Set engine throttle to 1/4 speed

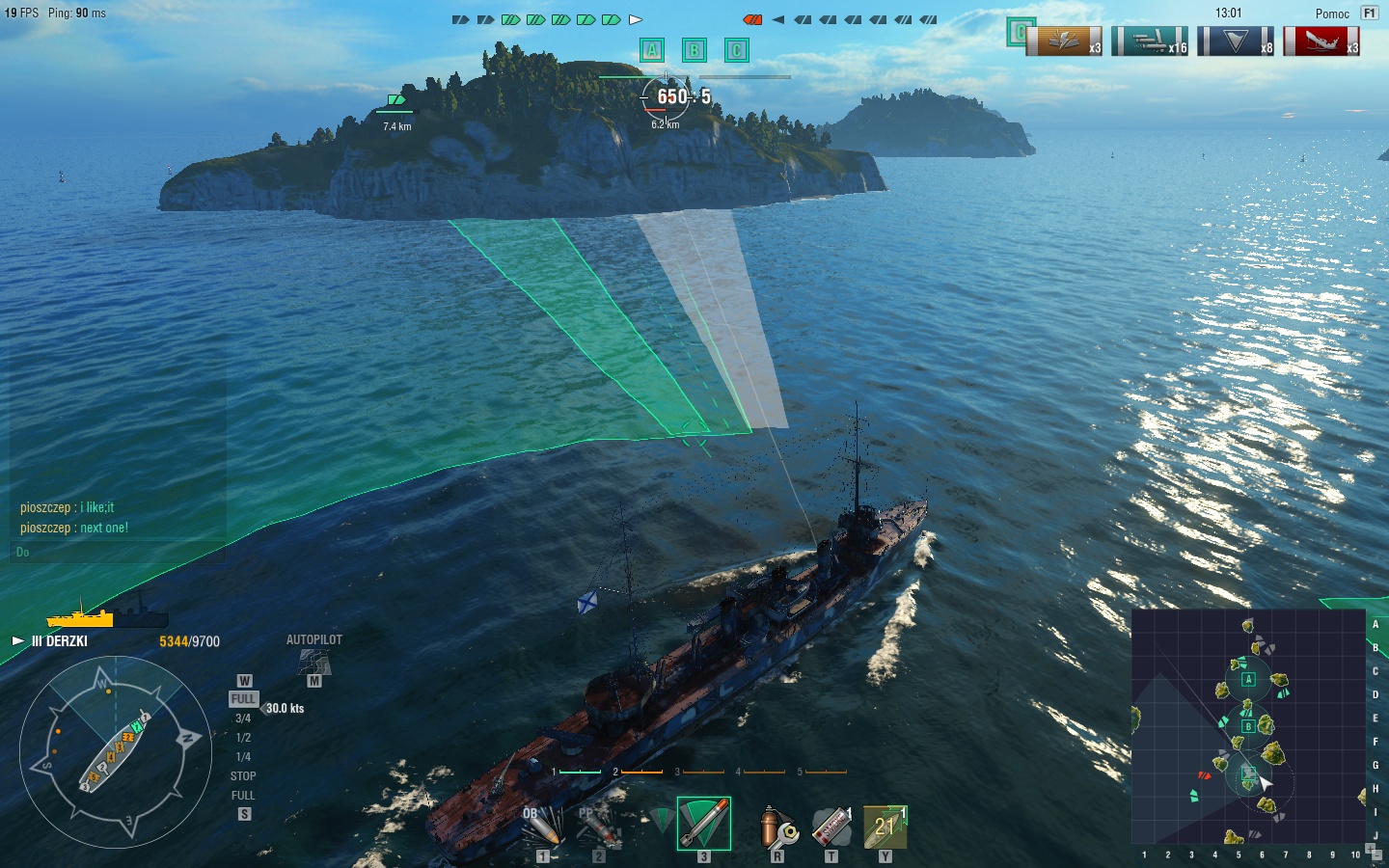[243, 757]
